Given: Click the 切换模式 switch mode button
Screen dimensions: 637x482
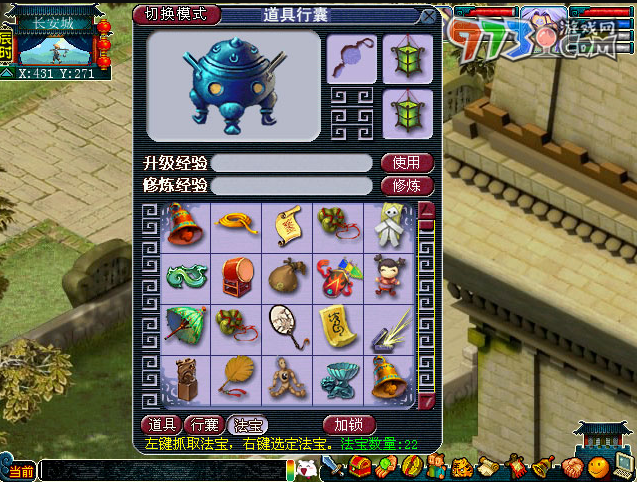Looking at the screenshot, I should 176,14.
